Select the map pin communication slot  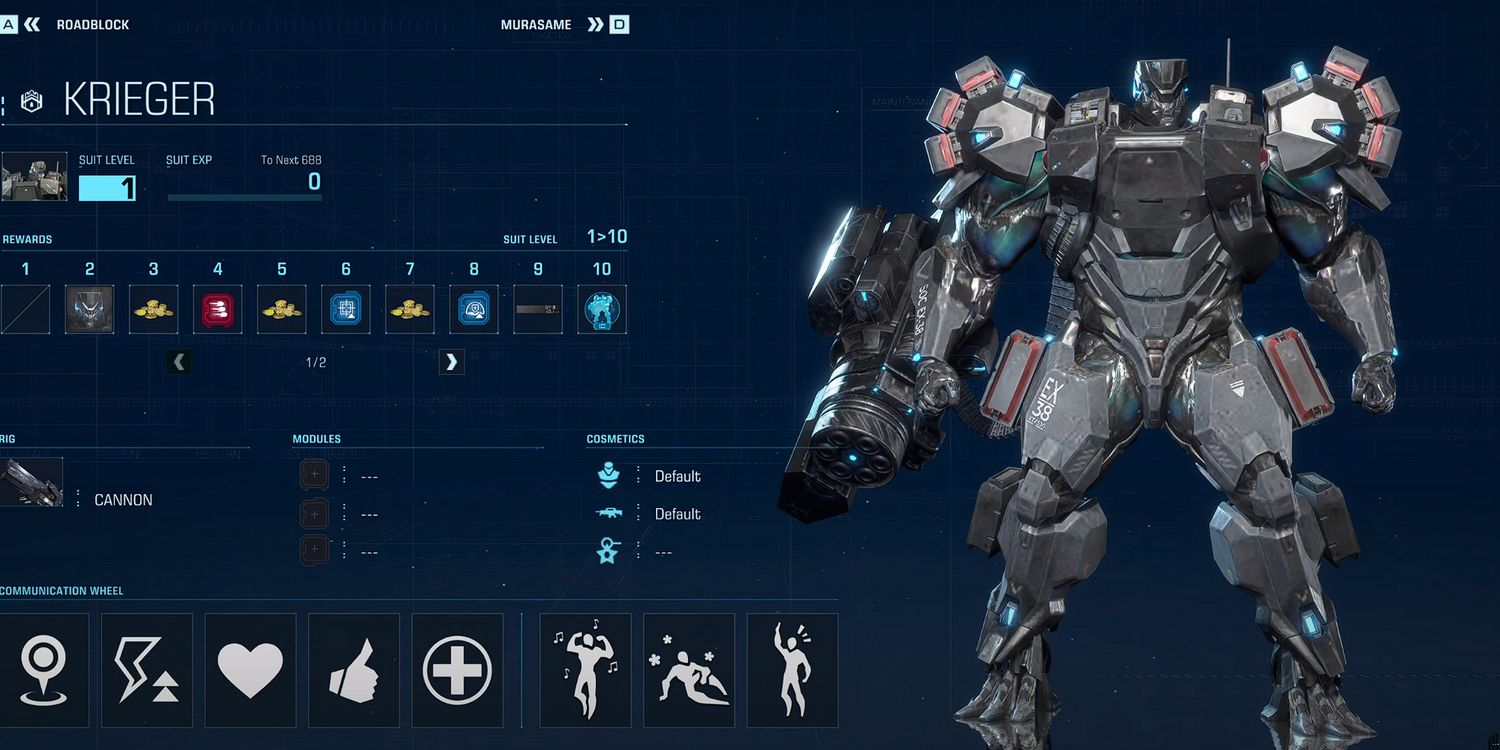[x=44, y=670]
